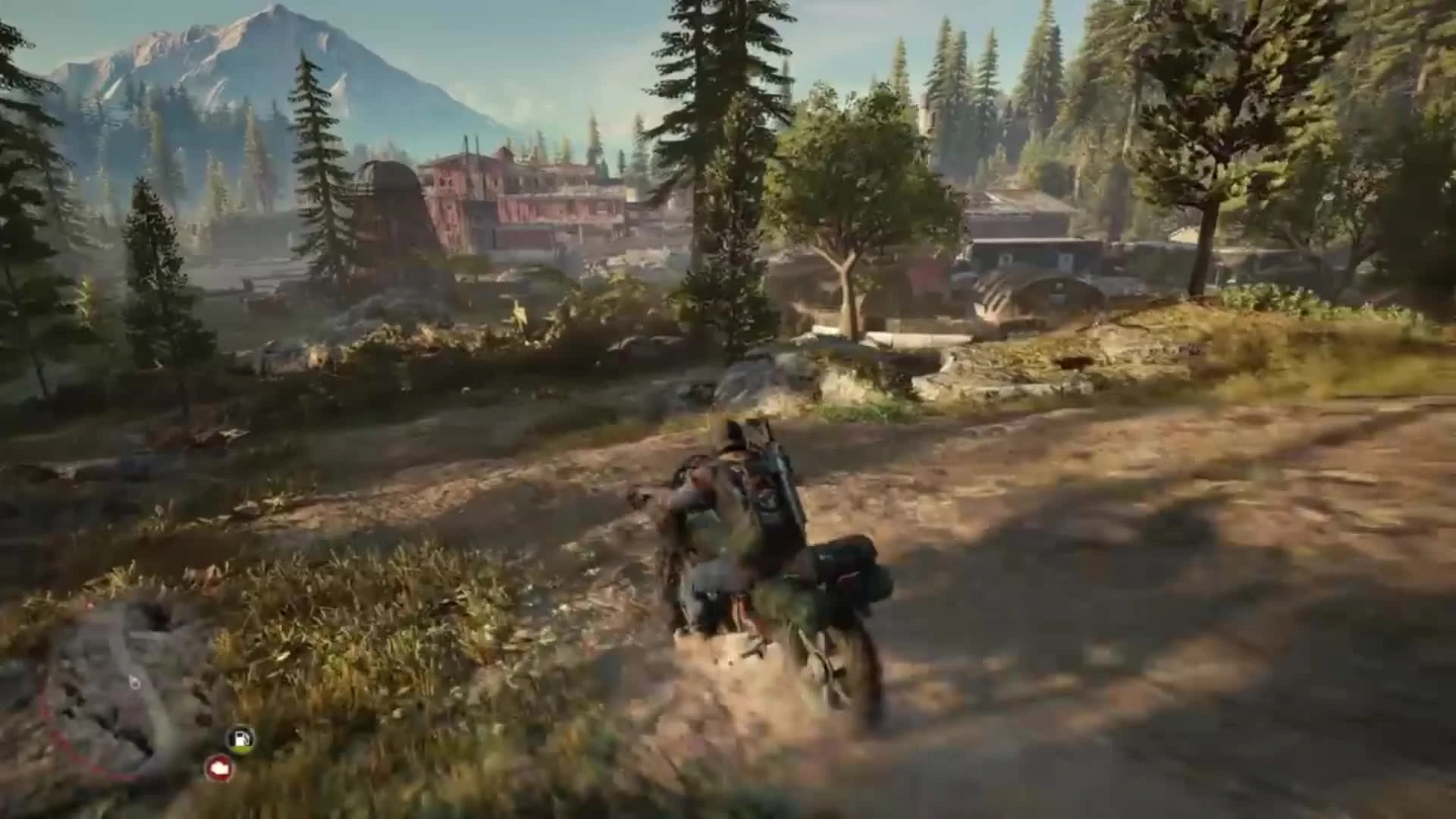The width and height of the screenshot is (1456, 819).
Task: Click the player direction arrow on the minimap
Action: coord(133,682)
